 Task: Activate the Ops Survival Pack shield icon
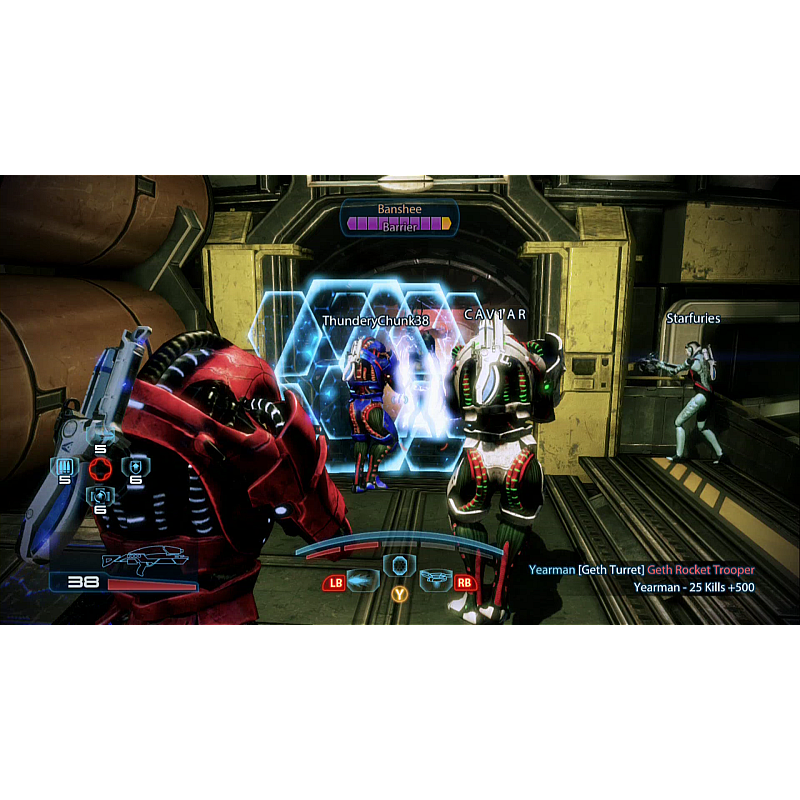click(133, 467)
